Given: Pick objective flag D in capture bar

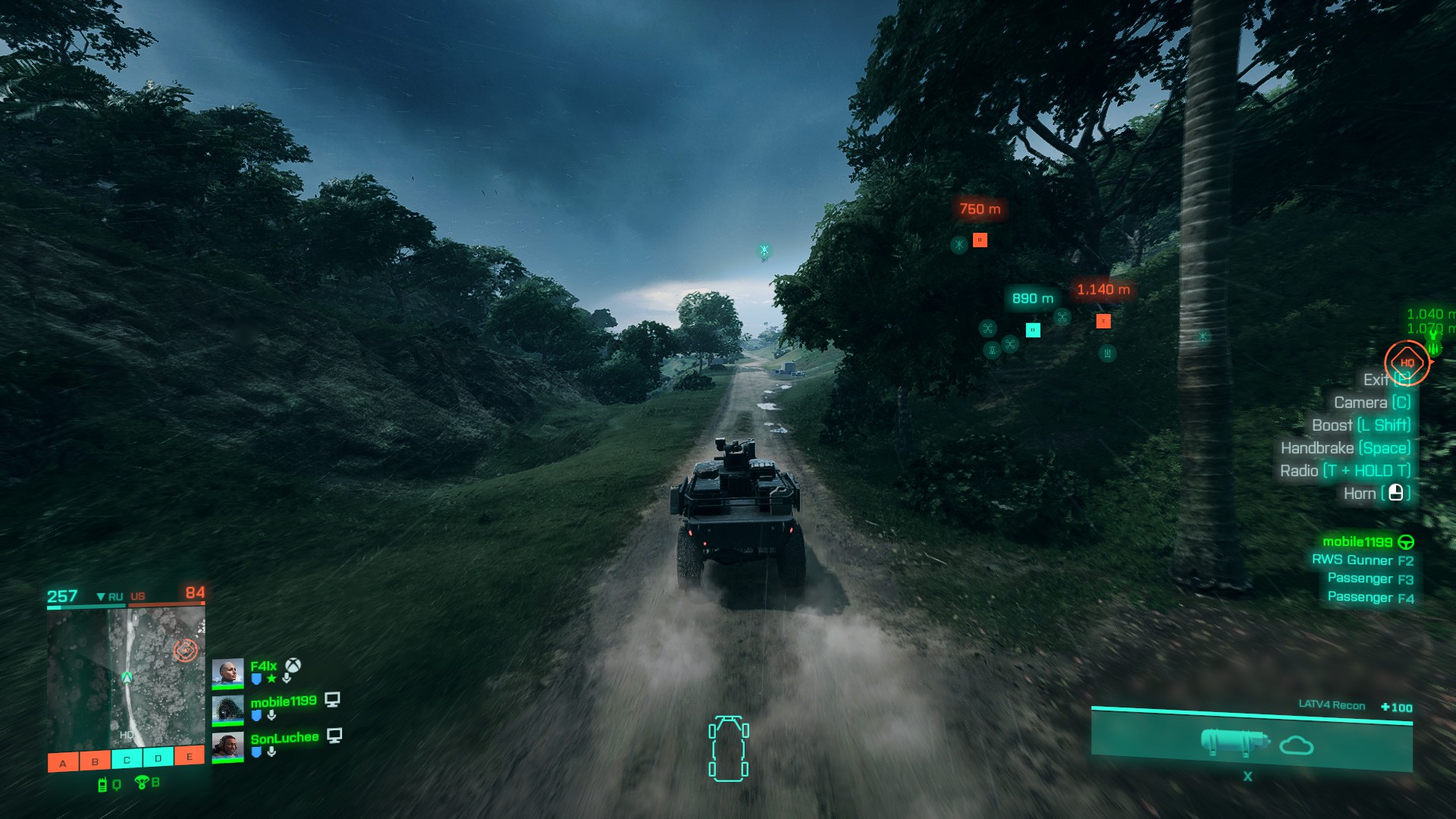Looking at the screenshot, I should click(158, 758).
